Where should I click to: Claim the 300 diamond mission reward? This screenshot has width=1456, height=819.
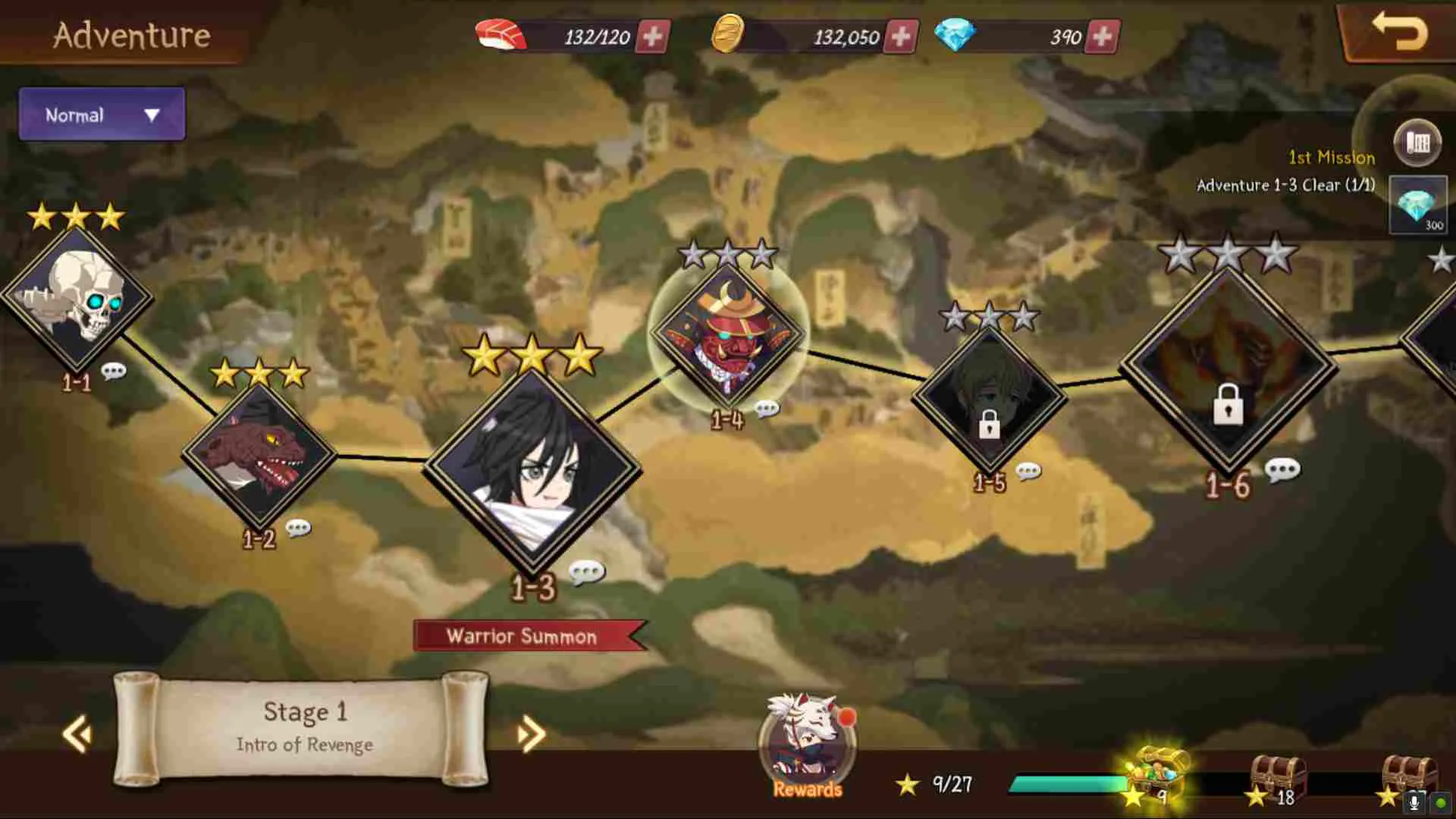(x=1417, y=203)
